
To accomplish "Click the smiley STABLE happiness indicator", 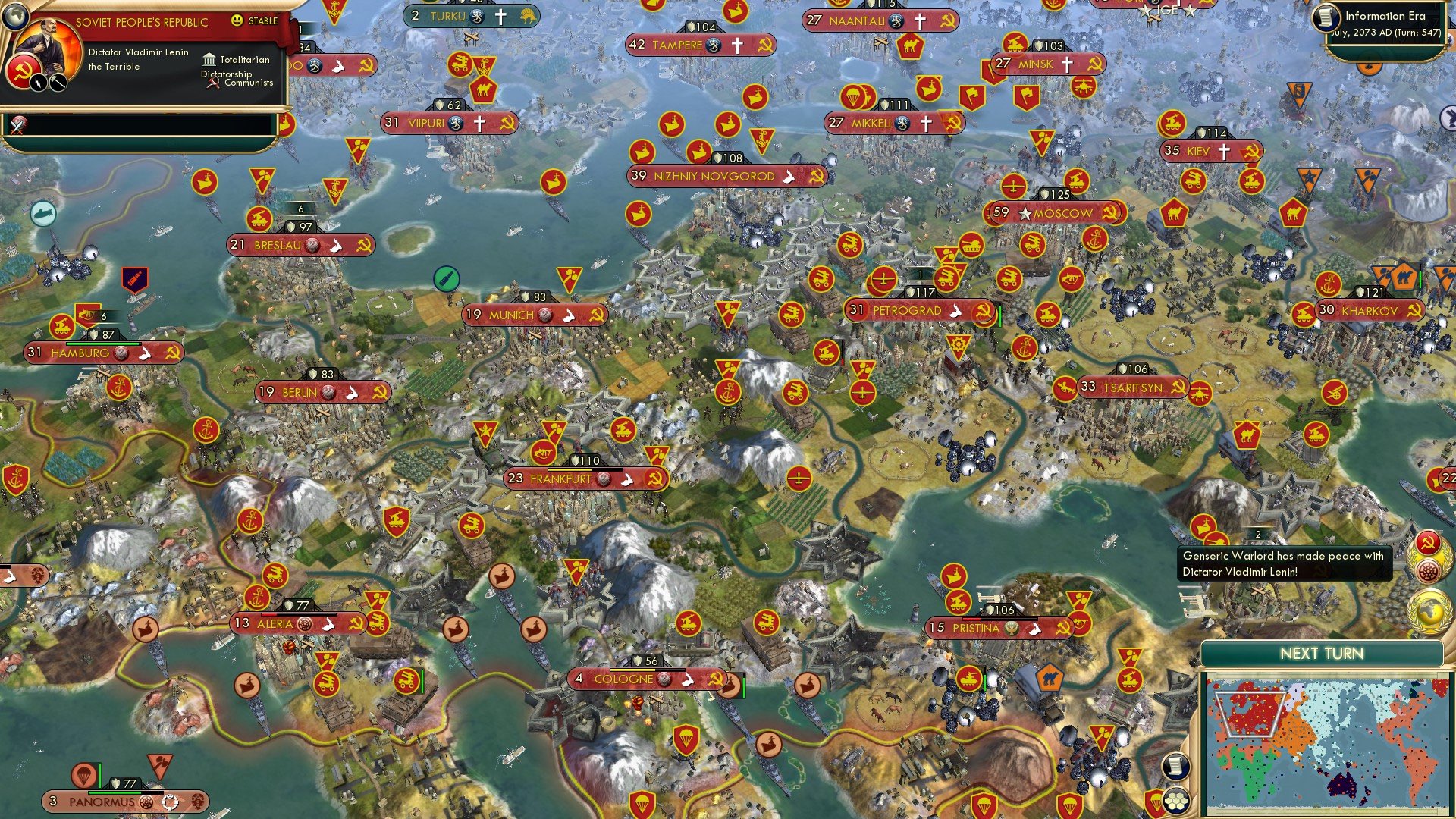I will click(x=237, y=21).
